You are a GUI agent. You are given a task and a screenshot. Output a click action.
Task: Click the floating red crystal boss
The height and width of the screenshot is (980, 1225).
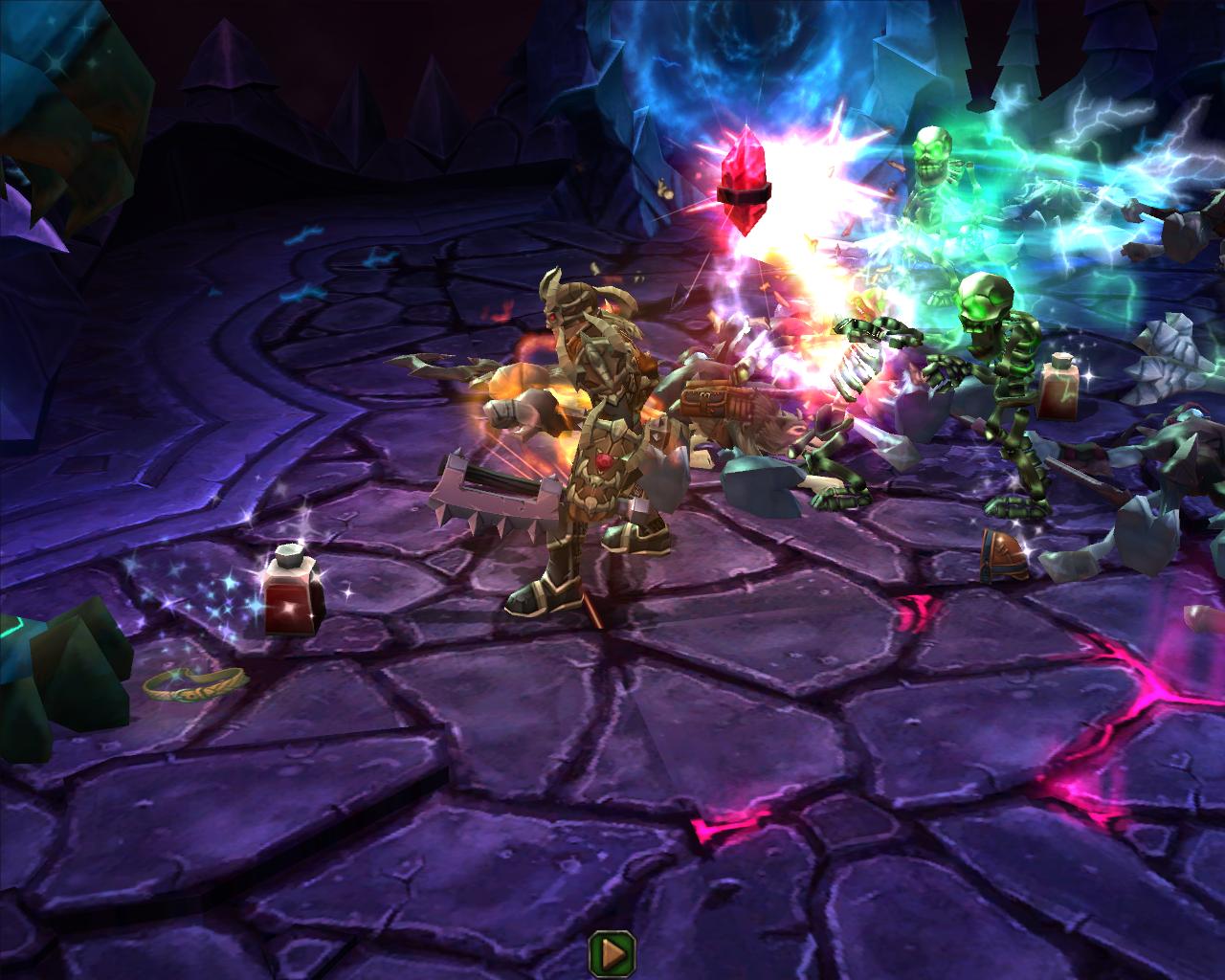point(745,182)
